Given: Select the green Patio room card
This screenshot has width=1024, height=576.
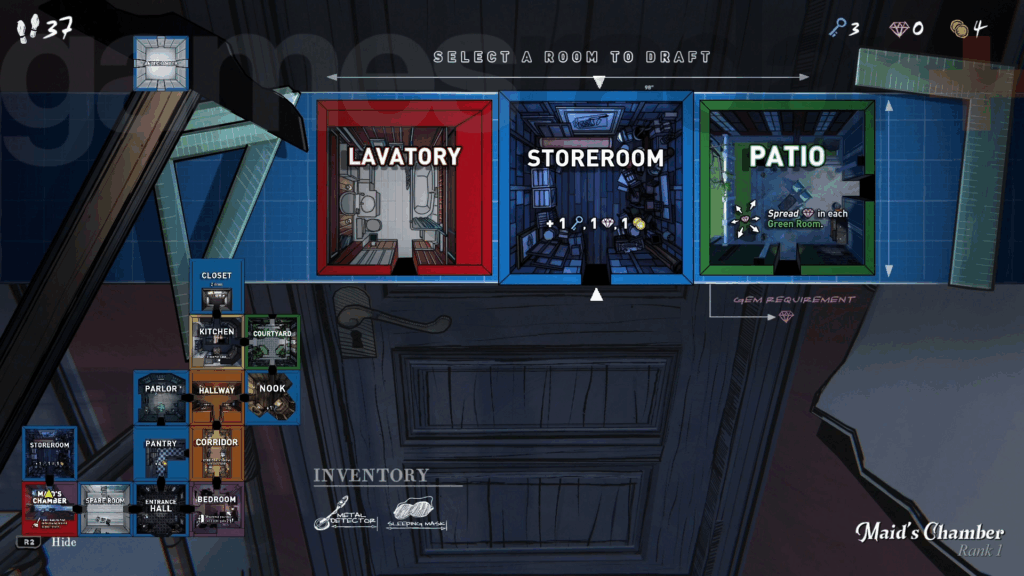Looking at the screenshot, I should pos(789,188).
